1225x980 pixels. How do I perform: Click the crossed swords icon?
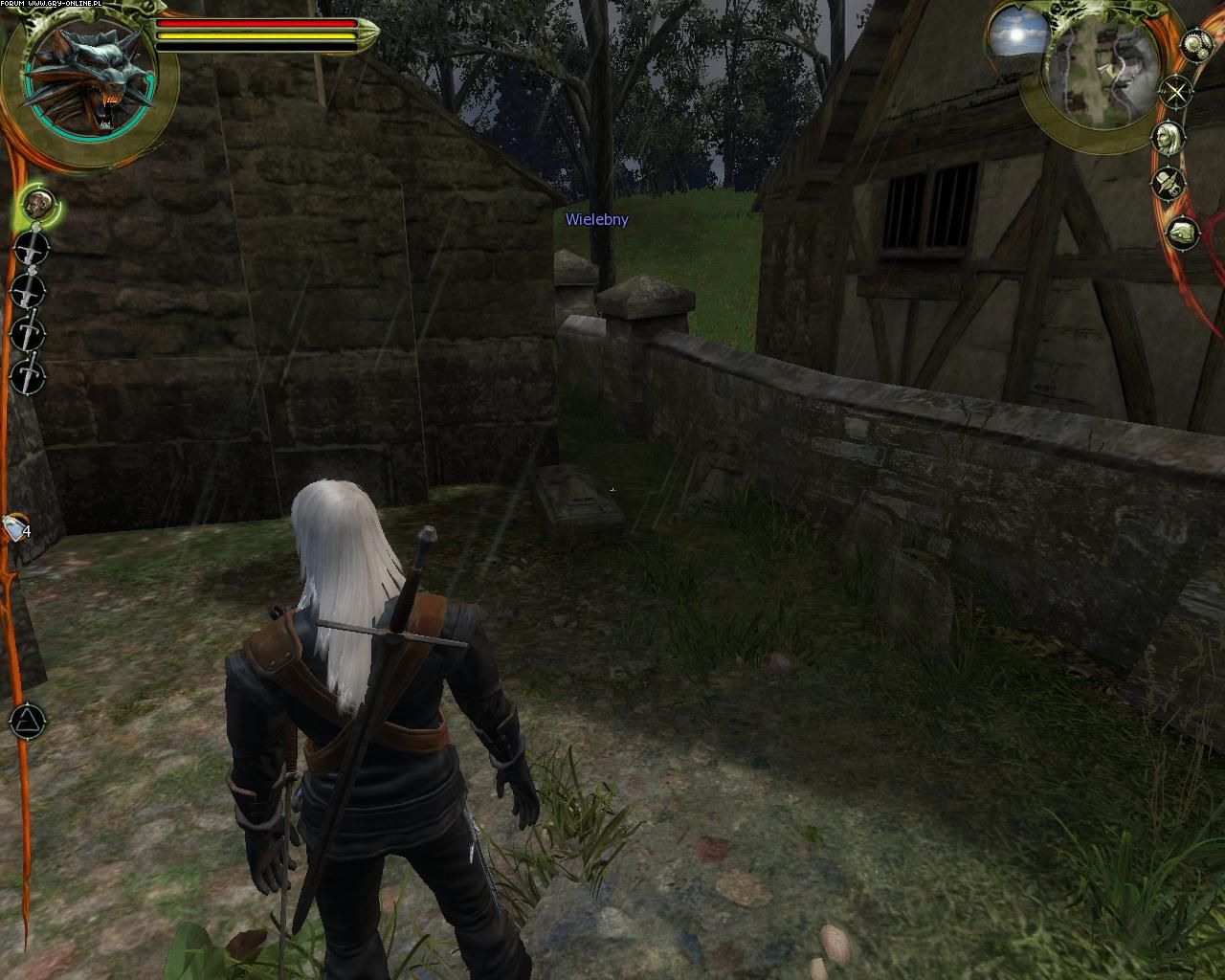tap(1176, 93)
